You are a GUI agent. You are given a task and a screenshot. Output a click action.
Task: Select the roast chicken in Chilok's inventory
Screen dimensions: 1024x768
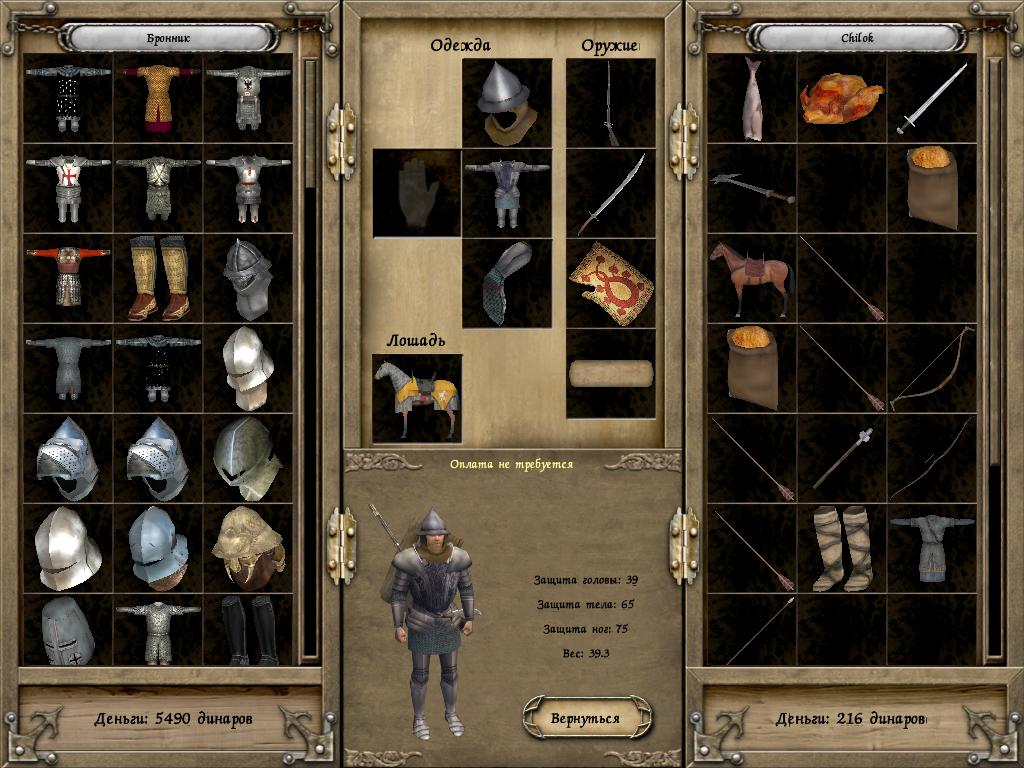click(842, 98)
